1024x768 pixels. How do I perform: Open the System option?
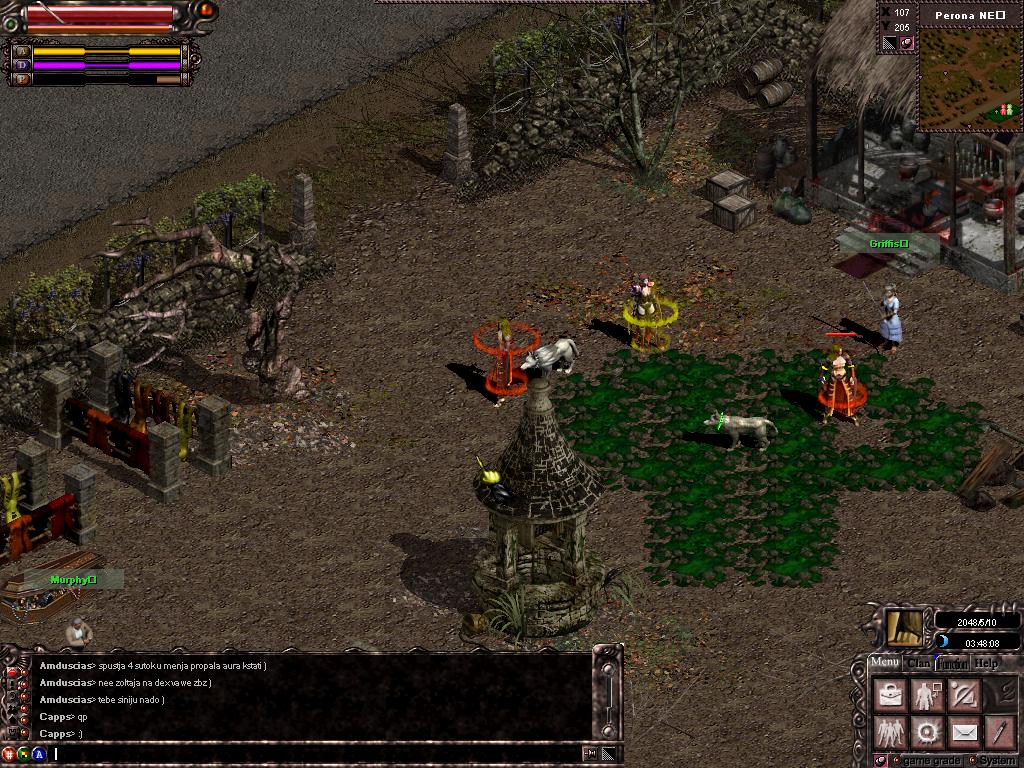click(x=992, y=761)
